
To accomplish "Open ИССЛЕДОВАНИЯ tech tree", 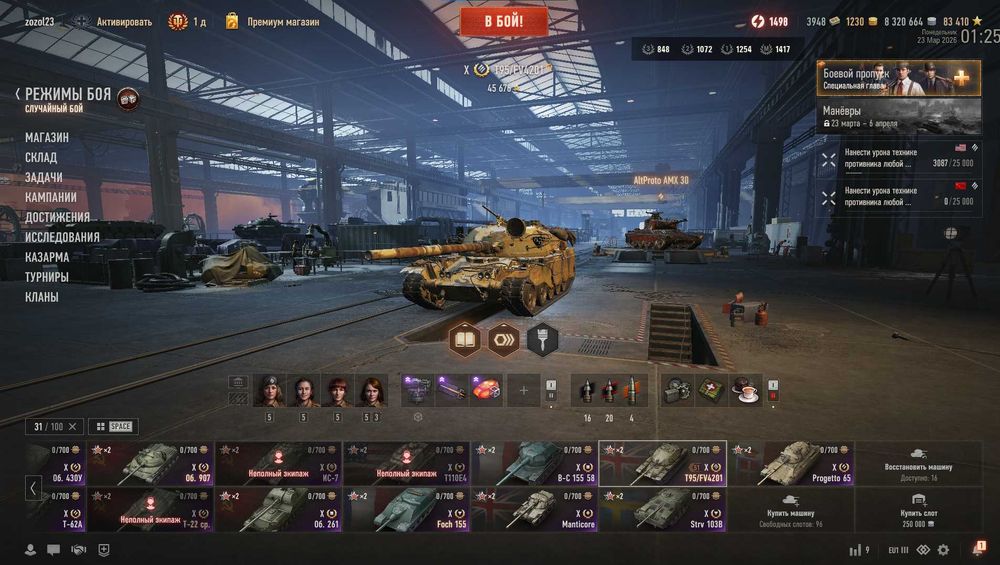I will click(62, 237).
